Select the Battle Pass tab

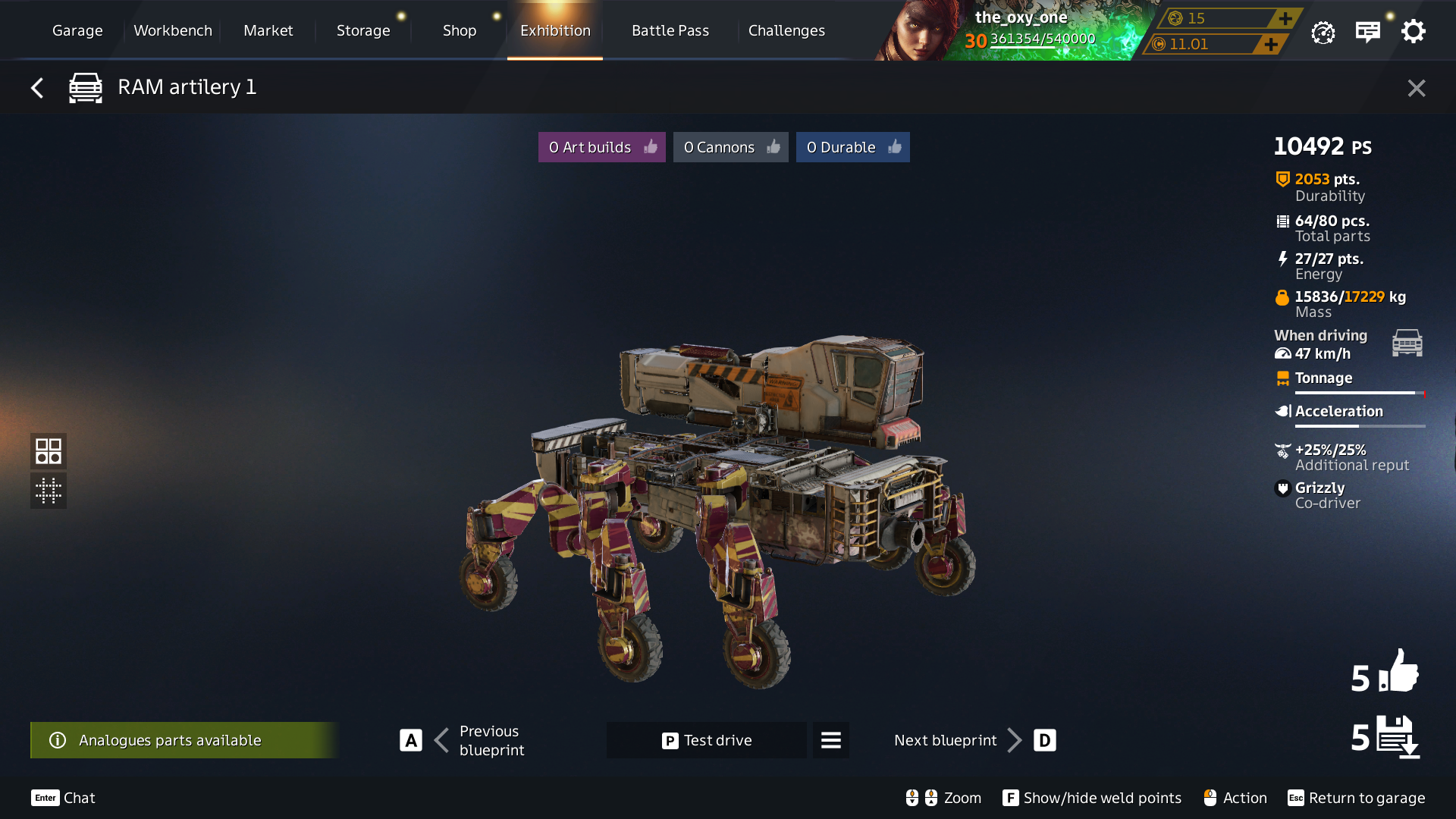click(x=670, y=30)
